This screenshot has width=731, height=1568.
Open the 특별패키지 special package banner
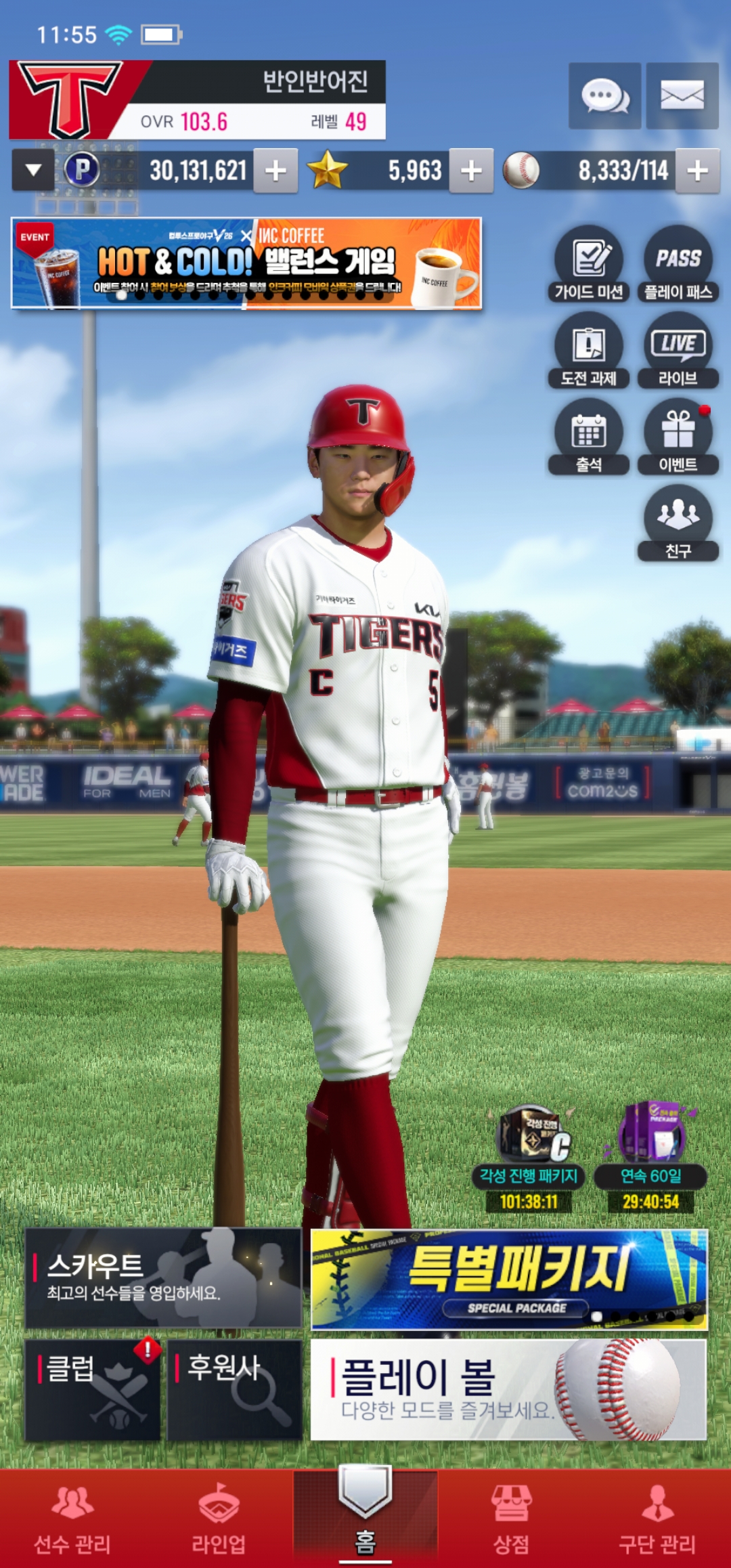pyautogui.click(x=509, y=1279)
